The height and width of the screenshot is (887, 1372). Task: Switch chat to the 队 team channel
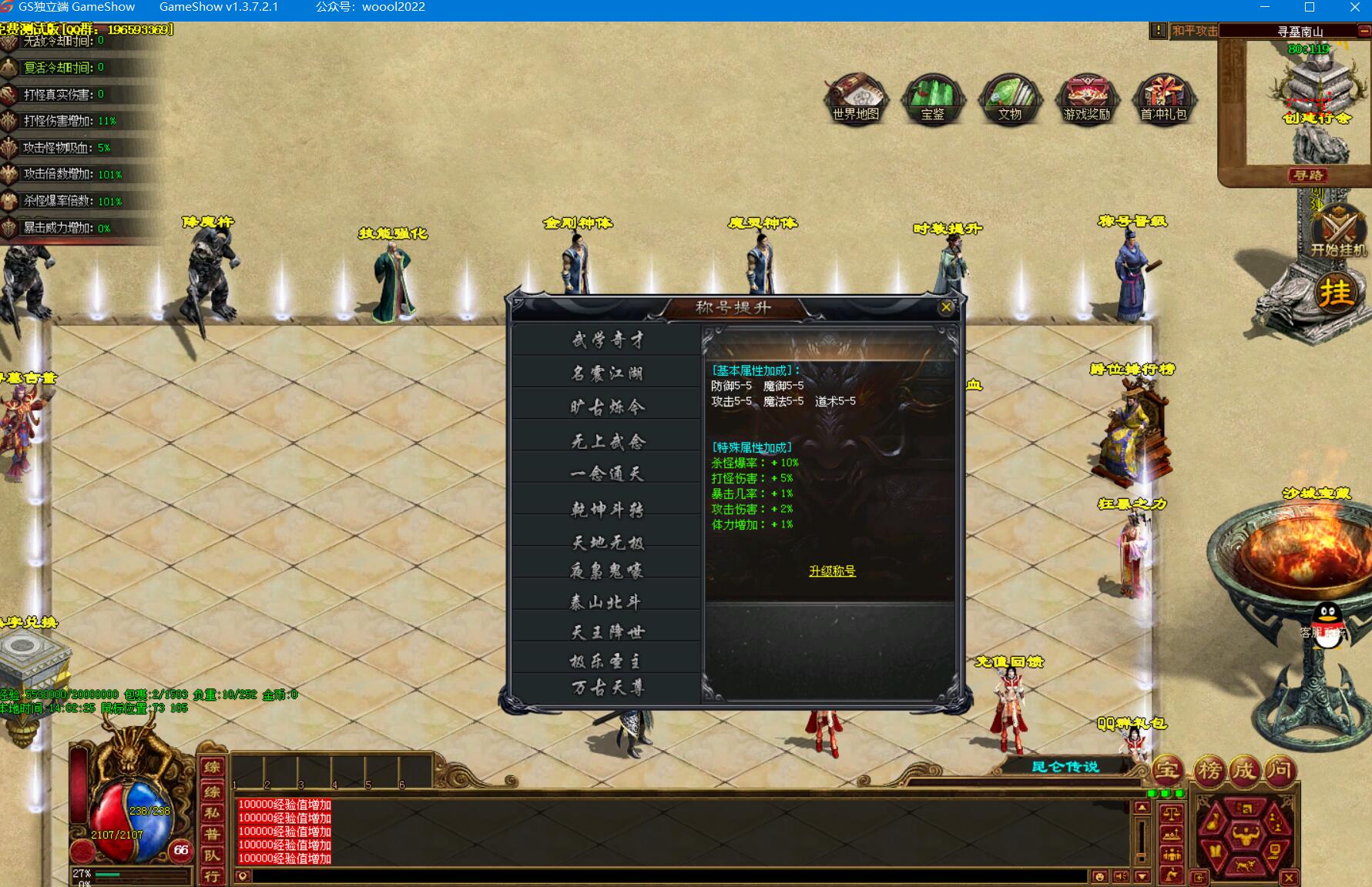pyautogui.click(x=212, y=855)
